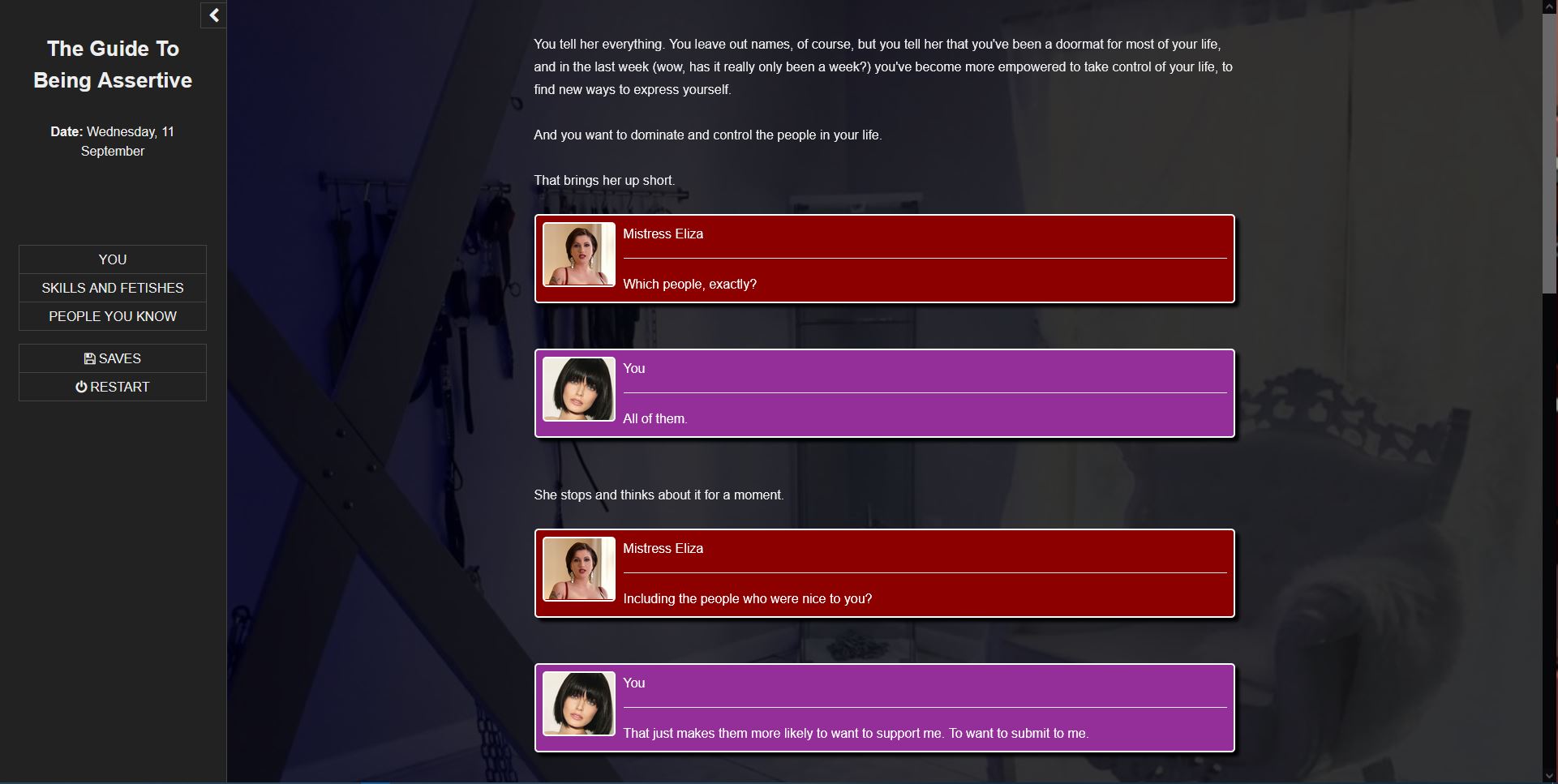Image resolution: width=1558 pixels, height=784 pixels.
Task: Click the 'All of them' dialogue bubble
Action: point(884,393)
